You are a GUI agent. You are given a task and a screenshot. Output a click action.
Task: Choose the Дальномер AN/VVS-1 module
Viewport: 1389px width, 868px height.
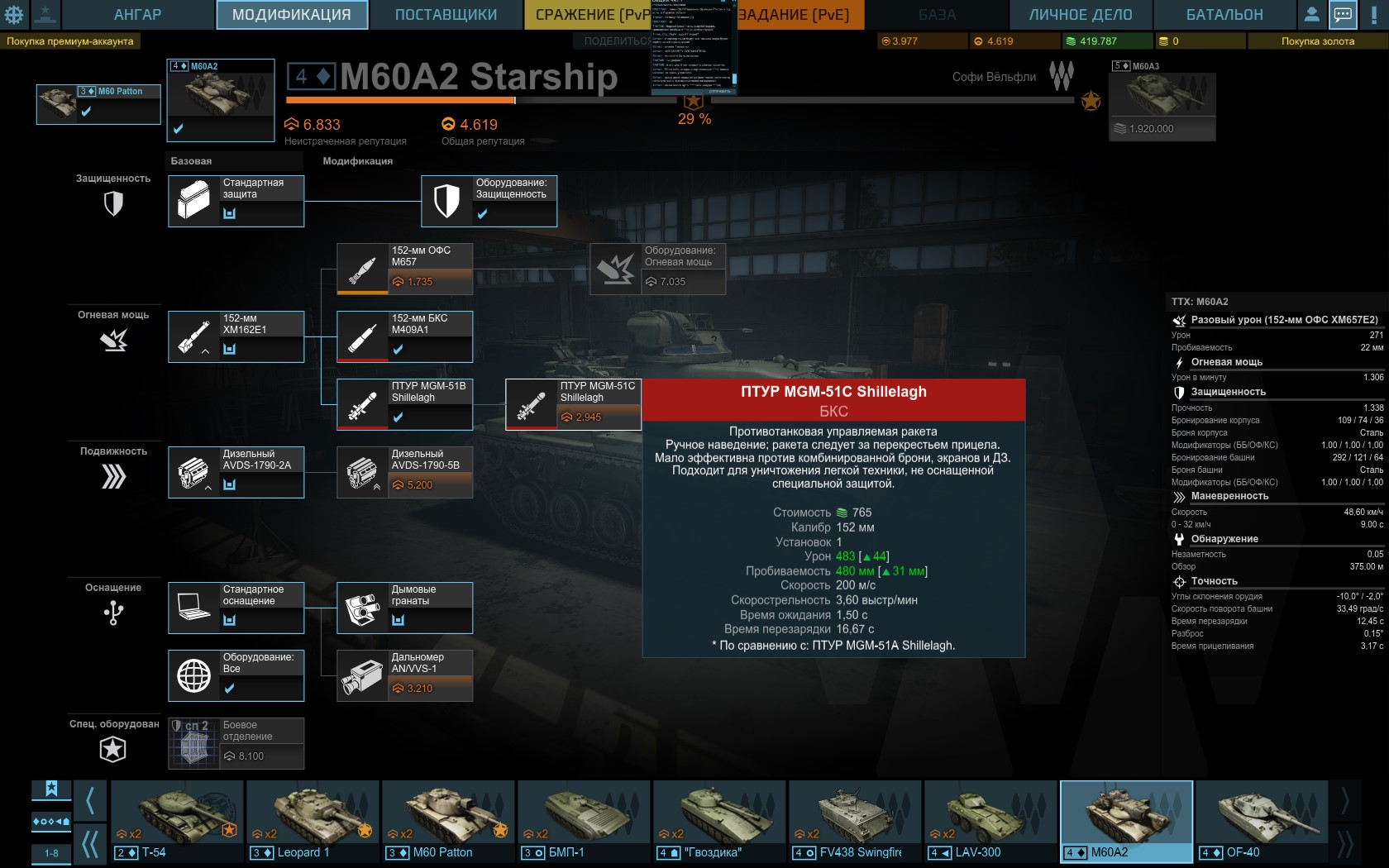click(404, 676)
